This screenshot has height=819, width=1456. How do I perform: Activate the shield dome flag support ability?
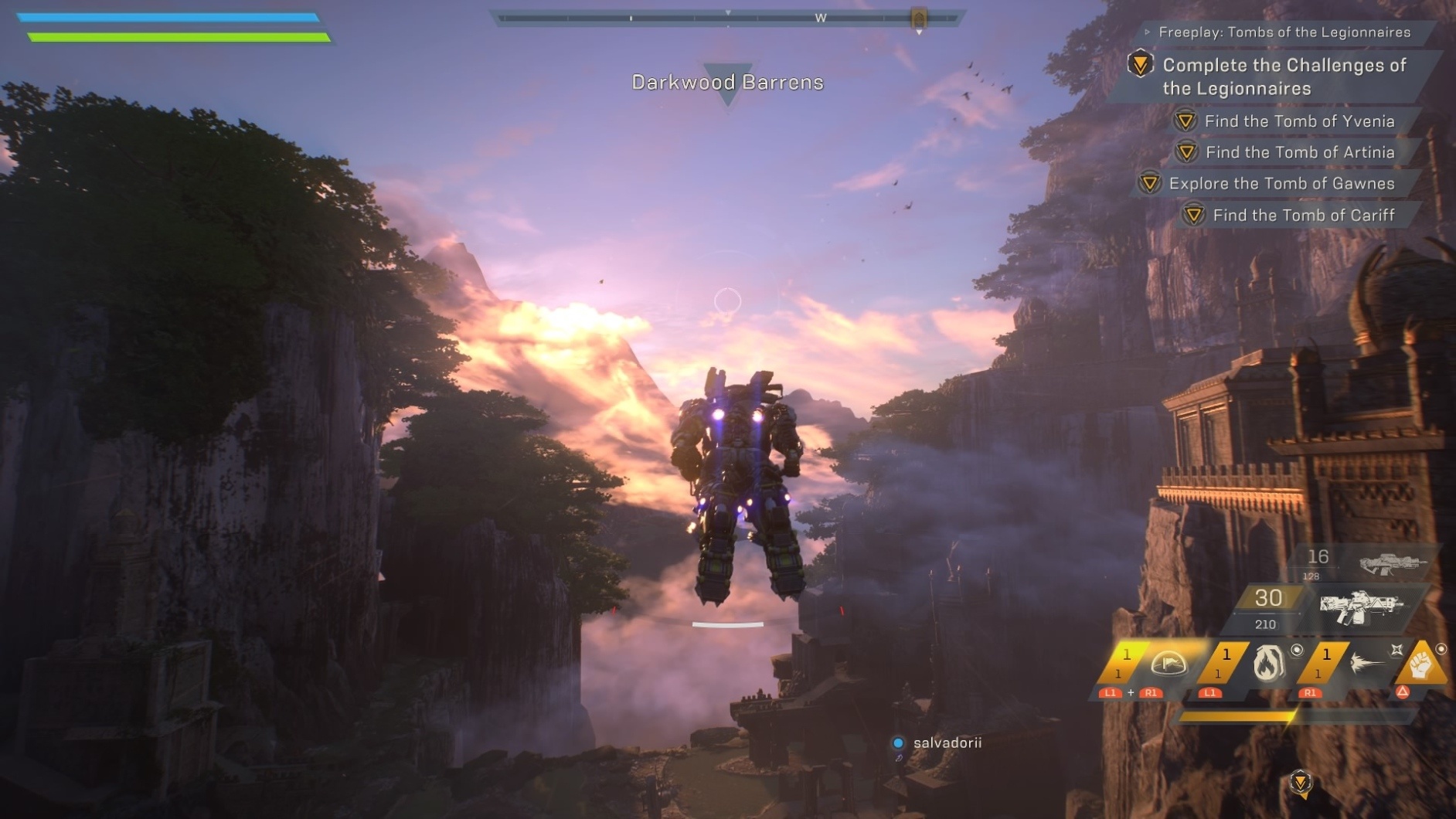coord(1168,664)
